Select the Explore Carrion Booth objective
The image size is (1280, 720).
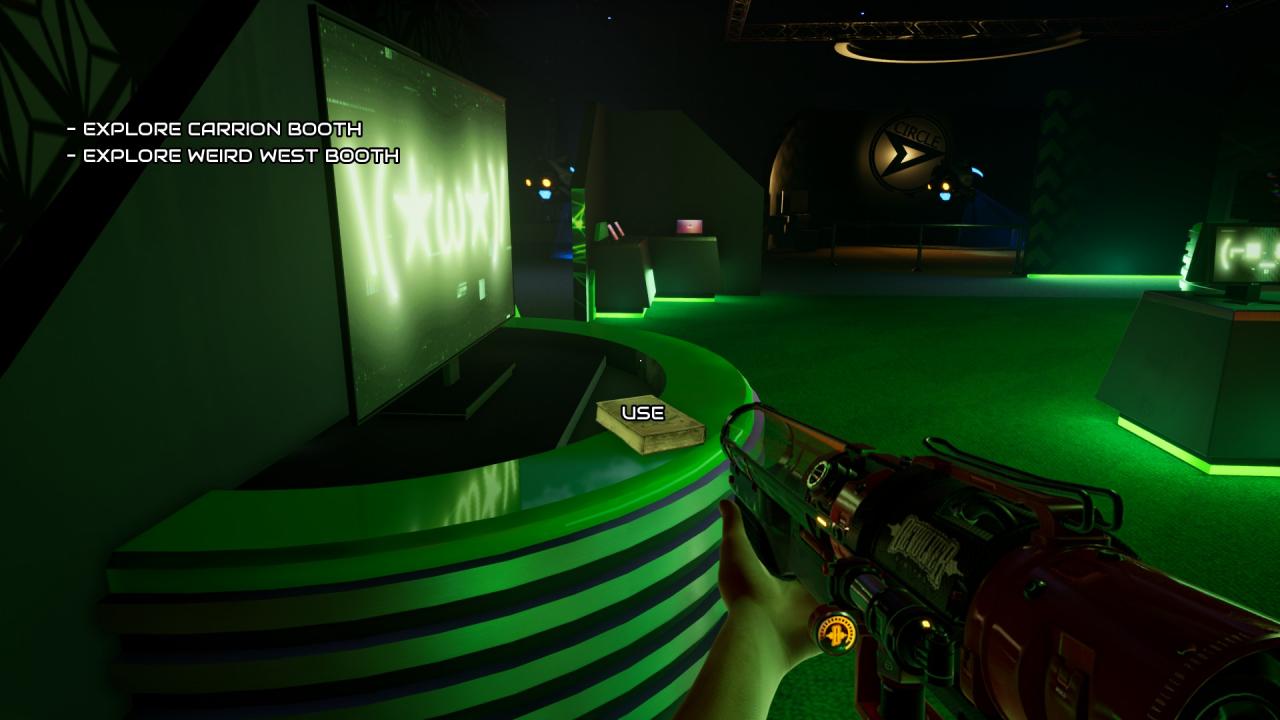(x=214, y=129)
